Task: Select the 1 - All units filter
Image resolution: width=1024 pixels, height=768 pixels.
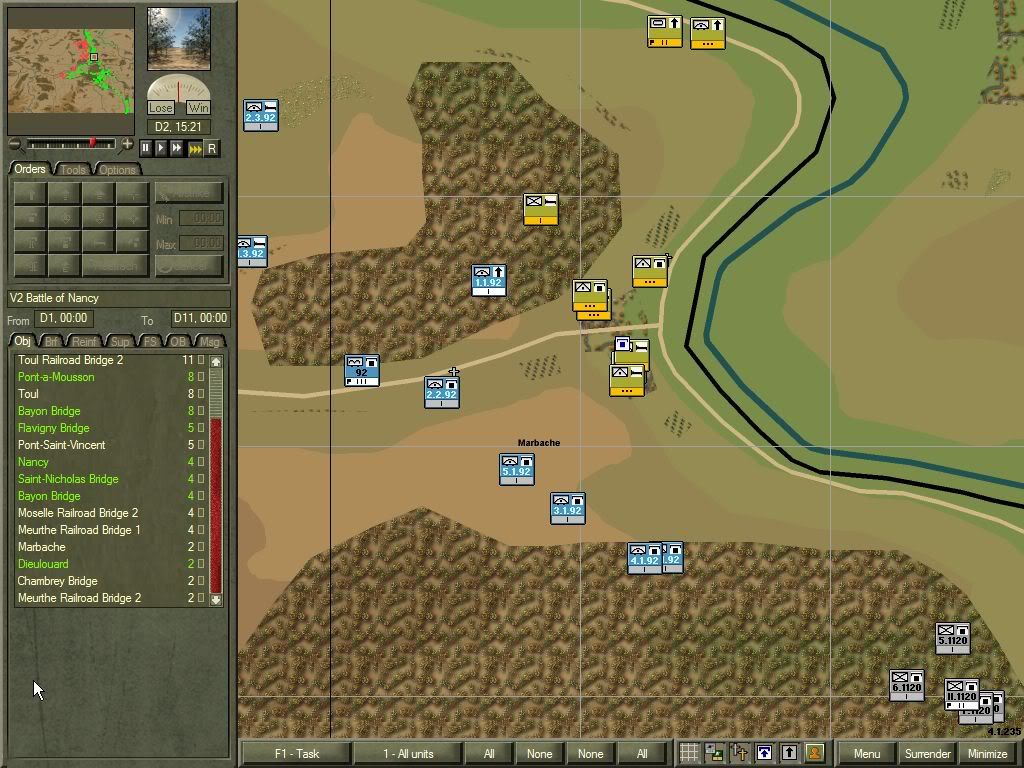Action: point(408,754)
